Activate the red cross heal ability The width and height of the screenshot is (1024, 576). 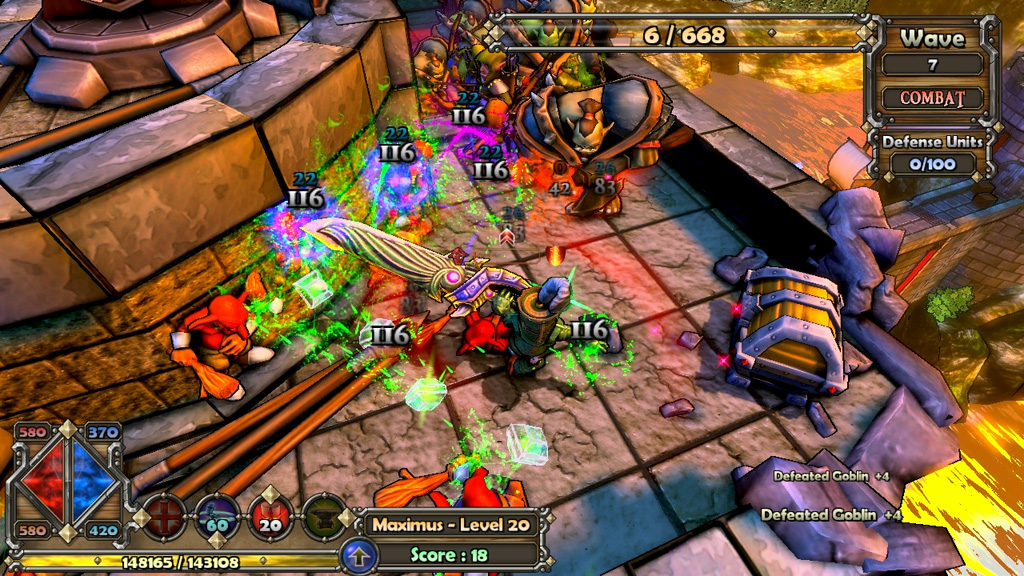[x=164, y=517]
